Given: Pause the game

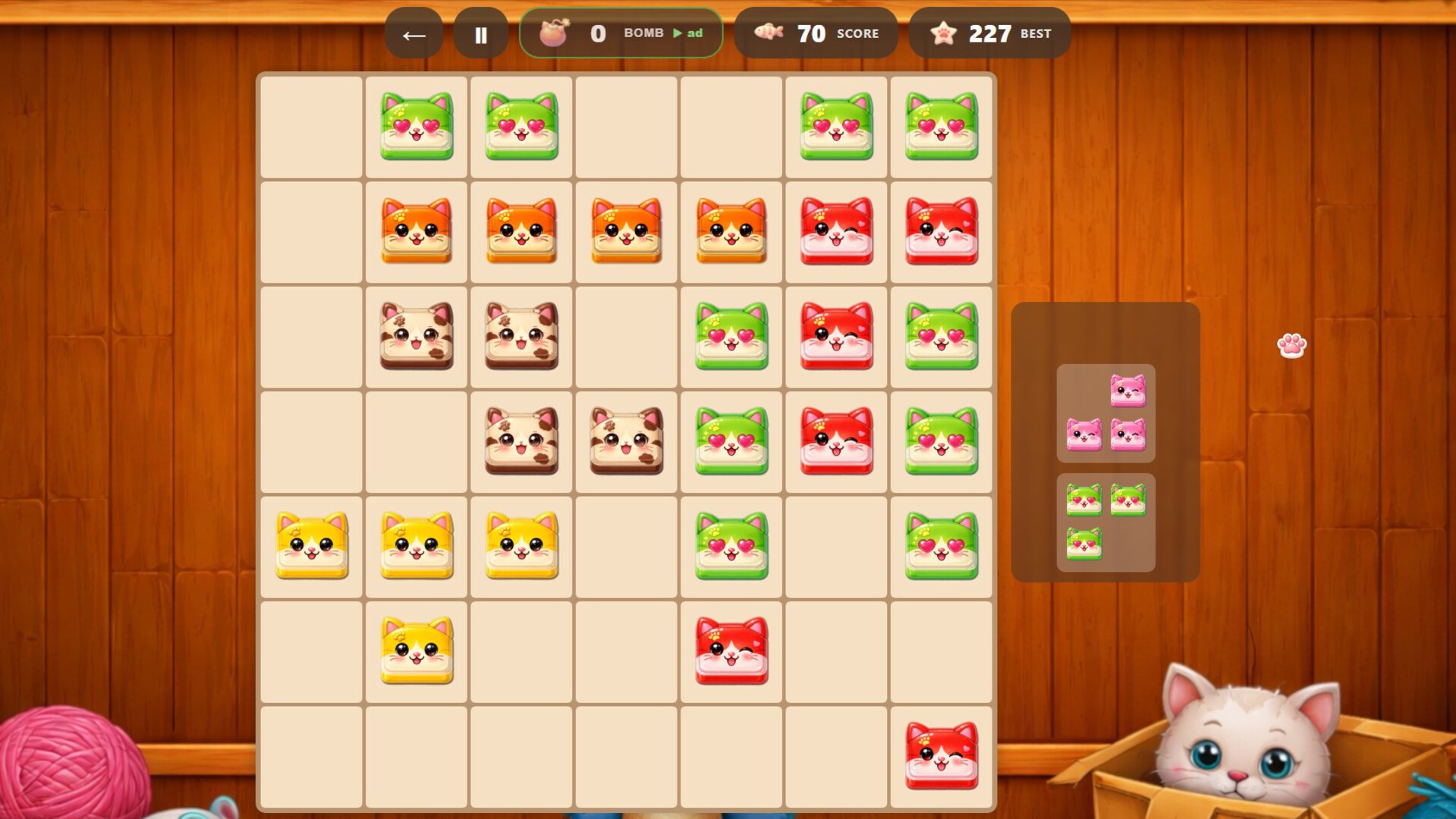Looking at the screenshot, I should pos(481,32).
